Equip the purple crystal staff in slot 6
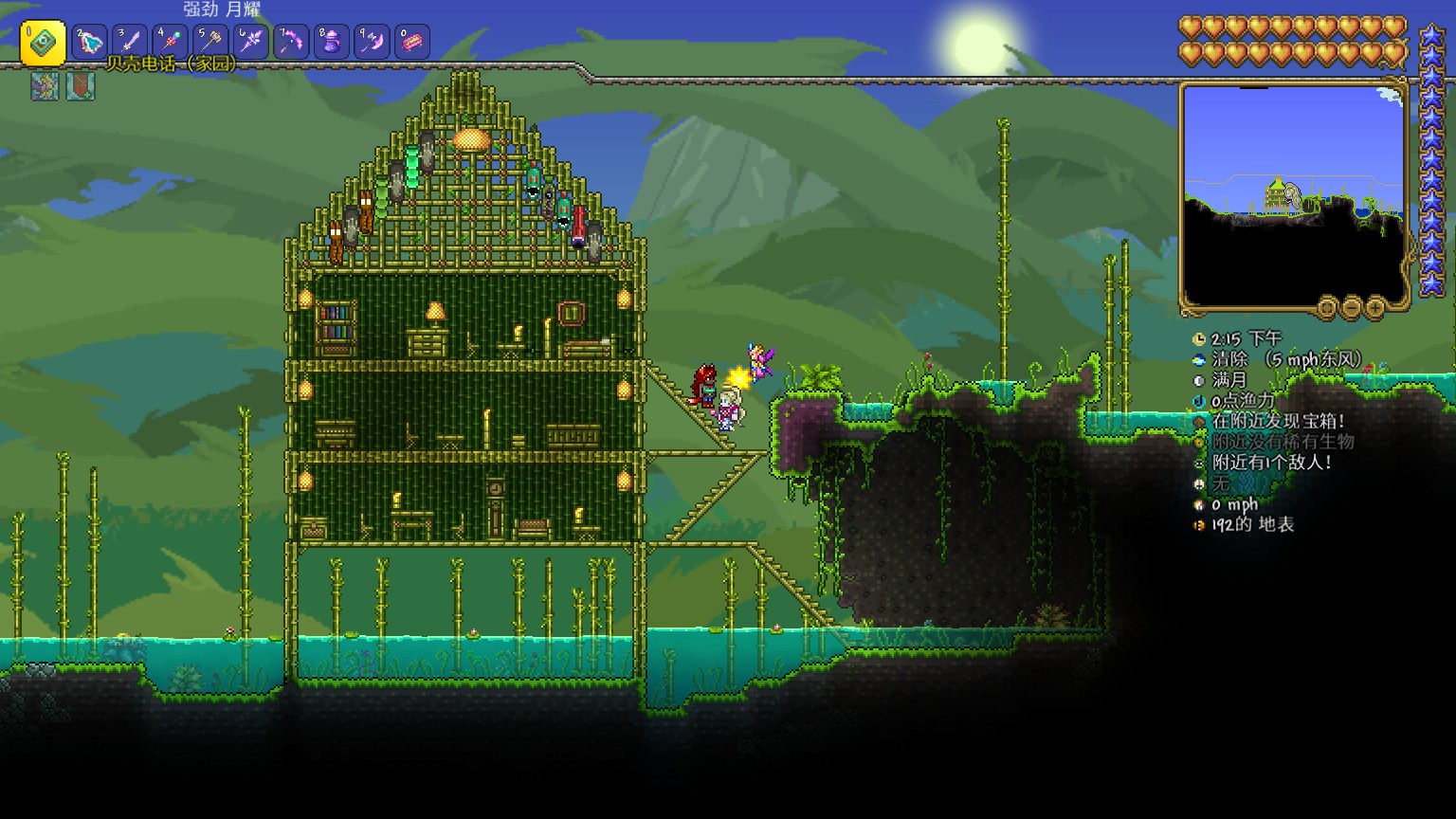Image resolution: width=1456 pixels, height=819 pixels. pos(251,42)
